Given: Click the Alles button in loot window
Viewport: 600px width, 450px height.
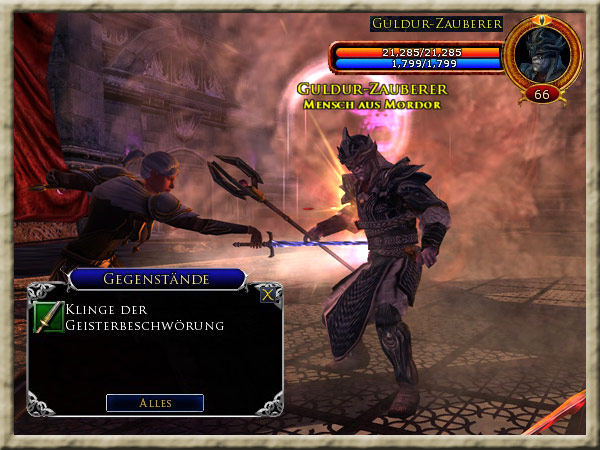Looking at the screenshot, I should pyautogui.click(x=155, y=403).
